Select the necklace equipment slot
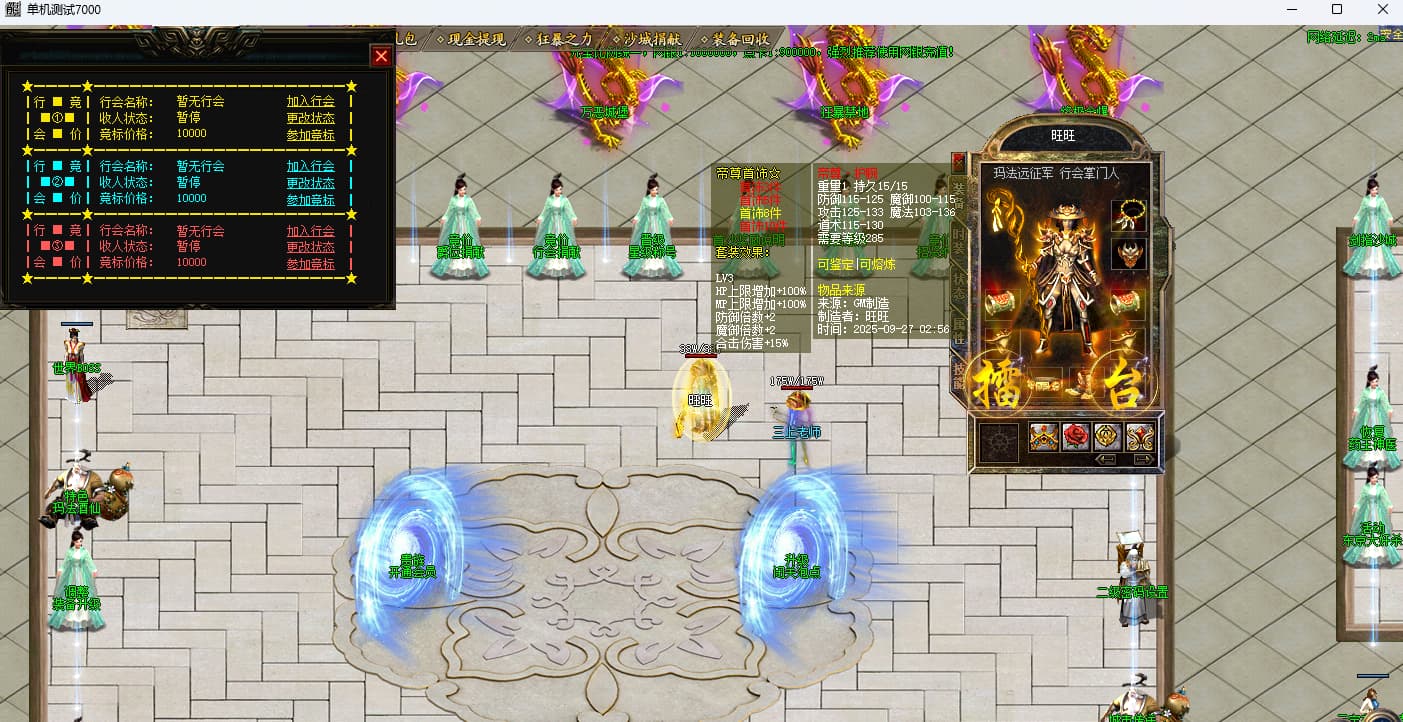1403x722 pixels. point(1128,214)
